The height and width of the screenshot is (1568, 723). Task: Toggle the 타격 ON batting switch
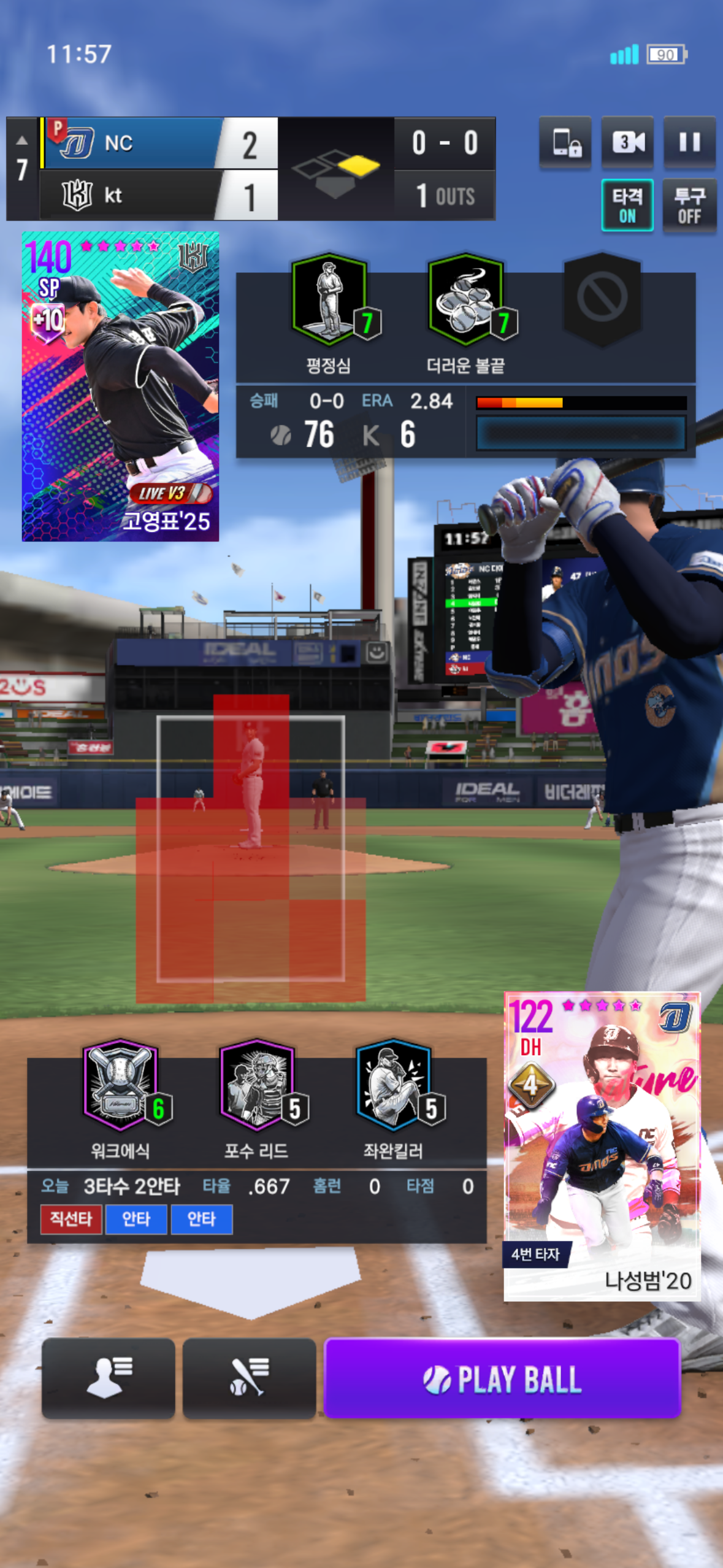(x=627, y=206)
